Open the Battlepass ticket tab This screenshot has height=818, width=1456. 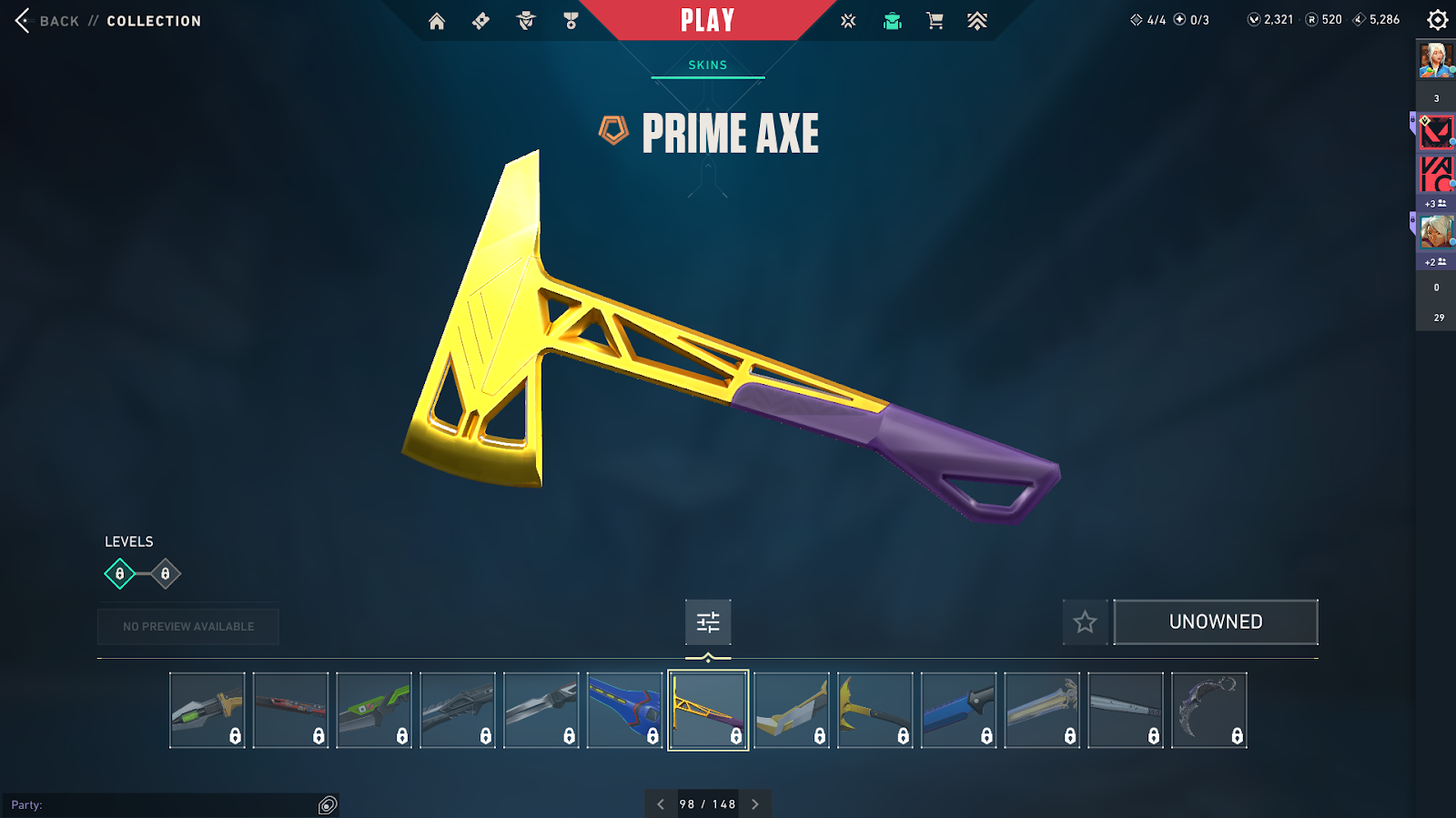[x=481, y=21]
